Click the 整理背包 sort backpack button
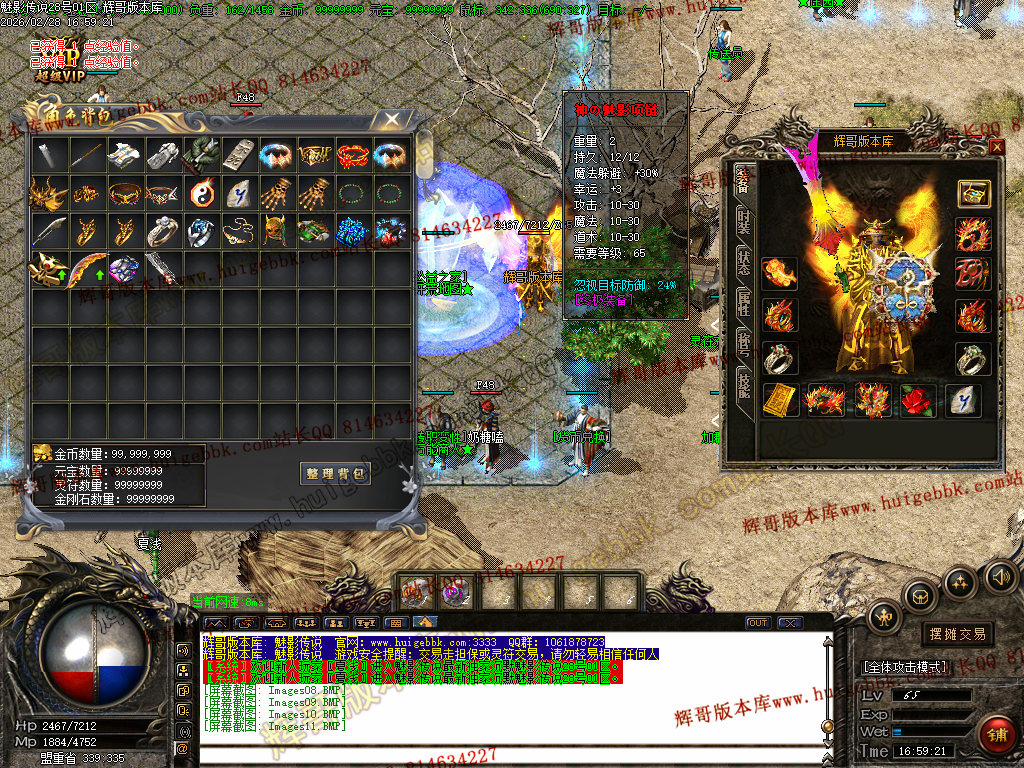 (336, 473)
